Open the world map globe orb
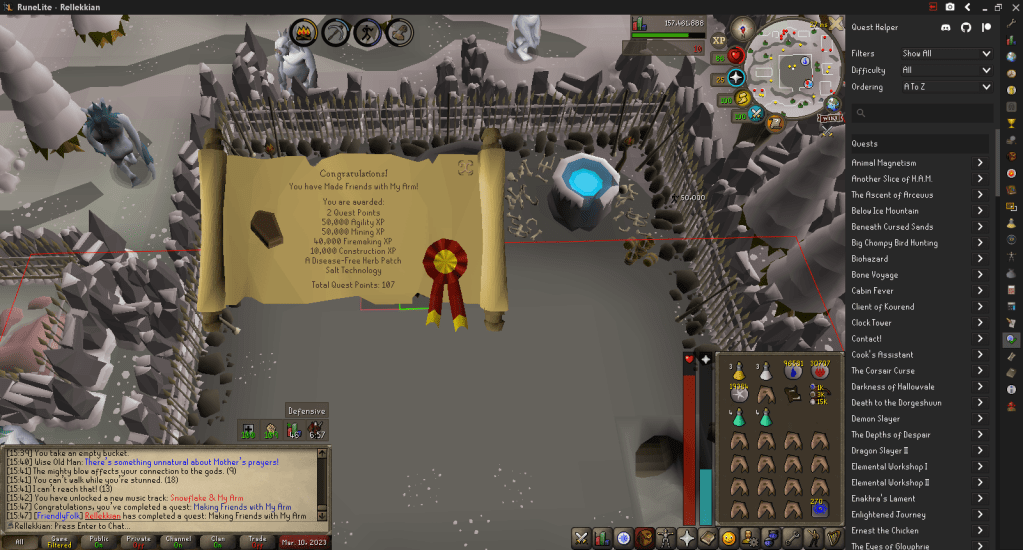The width and height of the screenshot is (1023, 550). [831, 102]
